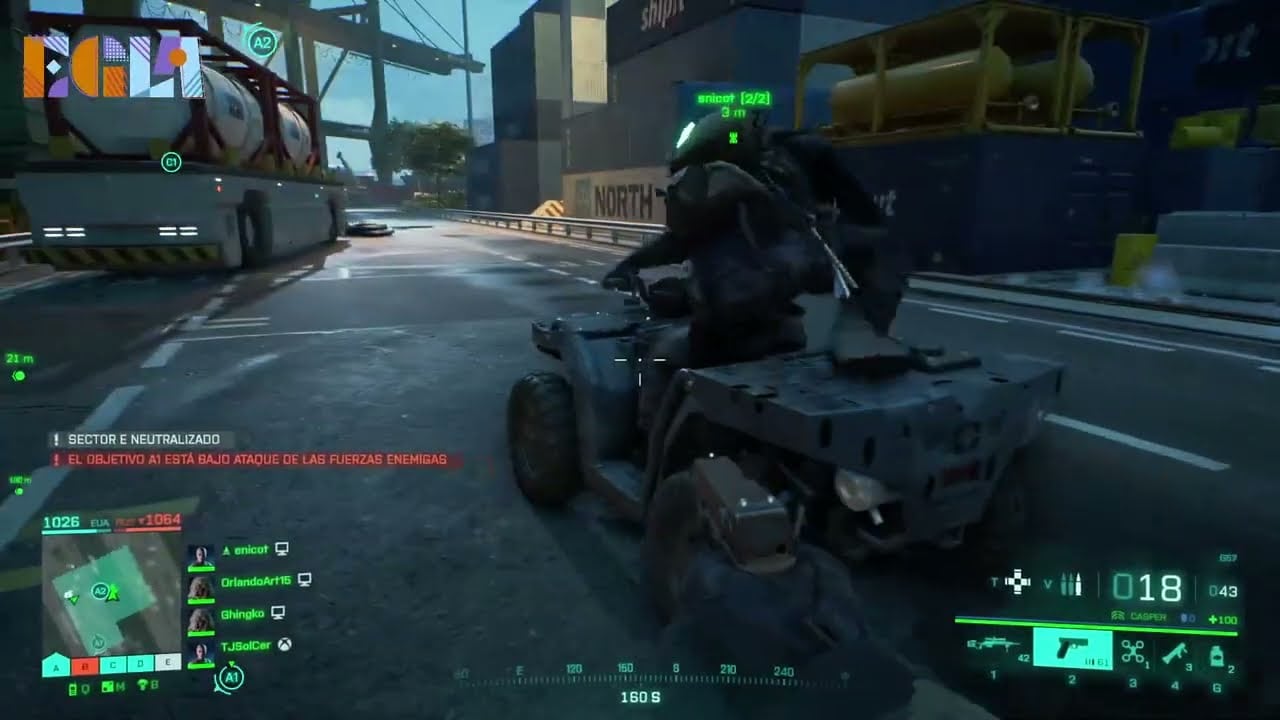
Task: Choose squad member Ghingko
Action: 242,612
